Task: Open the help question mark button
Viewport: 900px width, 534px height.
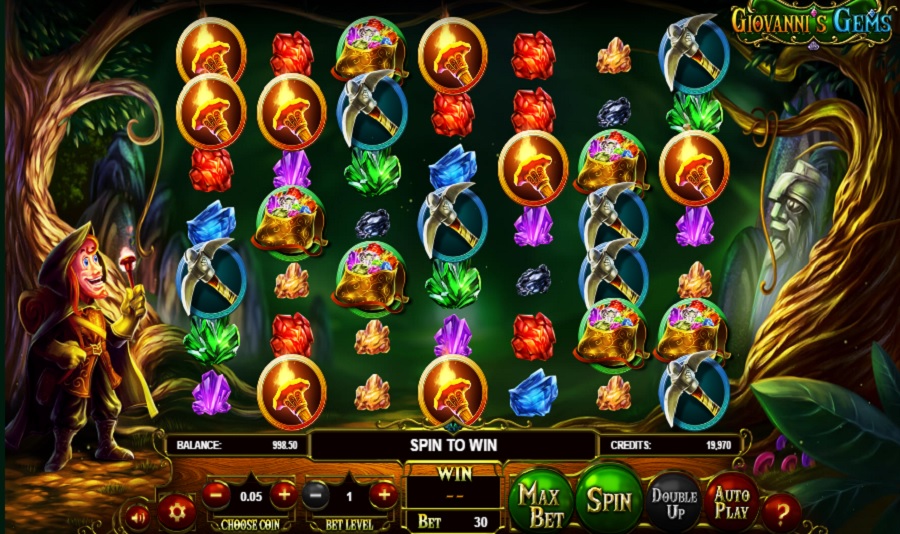Action: click(x=782, y=512)
